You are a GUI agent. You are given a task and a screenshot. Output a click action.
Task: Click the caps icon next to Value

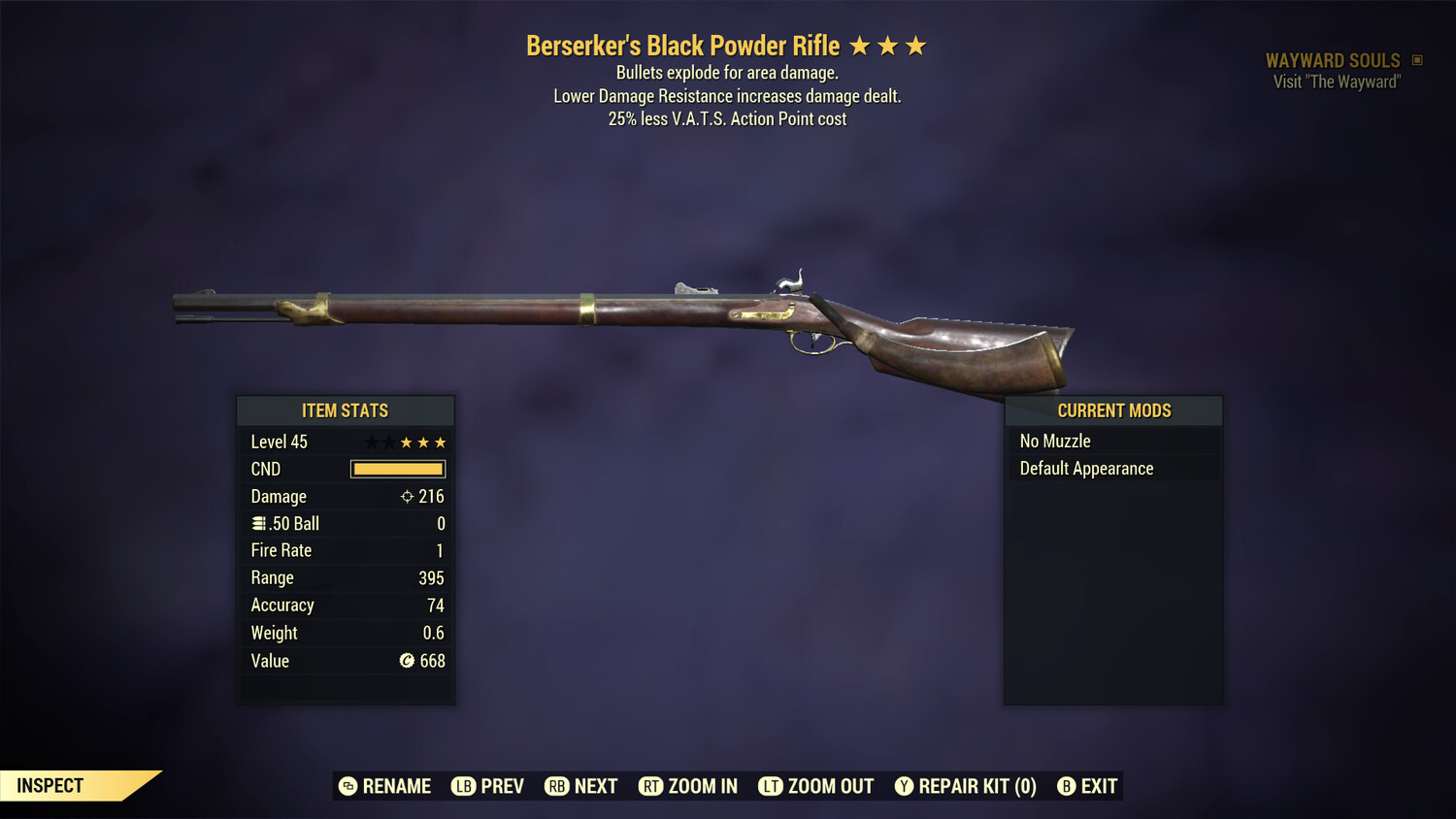409,661
